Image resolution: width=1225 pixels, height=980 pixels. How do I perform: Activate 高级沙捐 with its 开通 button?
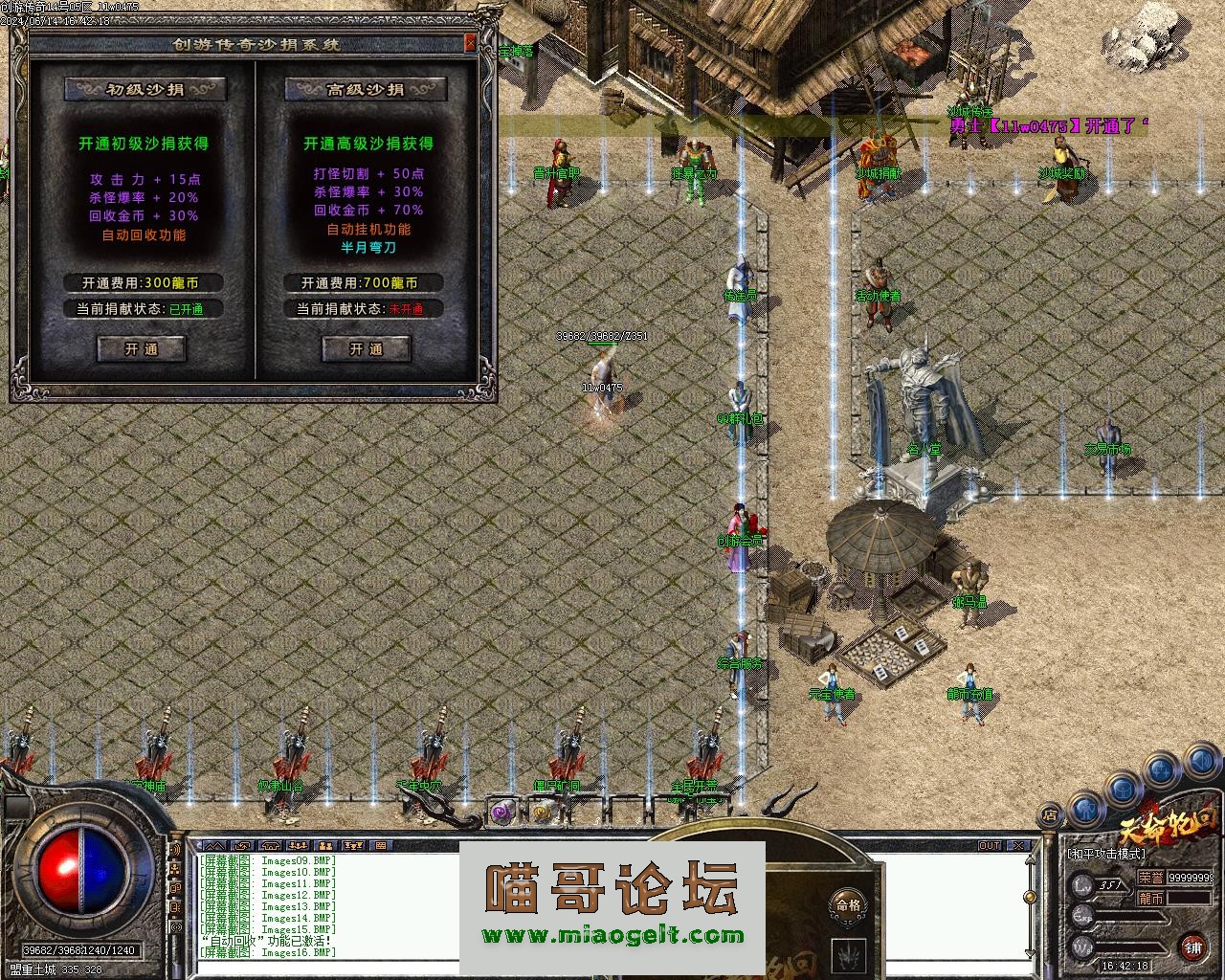pyautogui.click(x=367, y=349)
